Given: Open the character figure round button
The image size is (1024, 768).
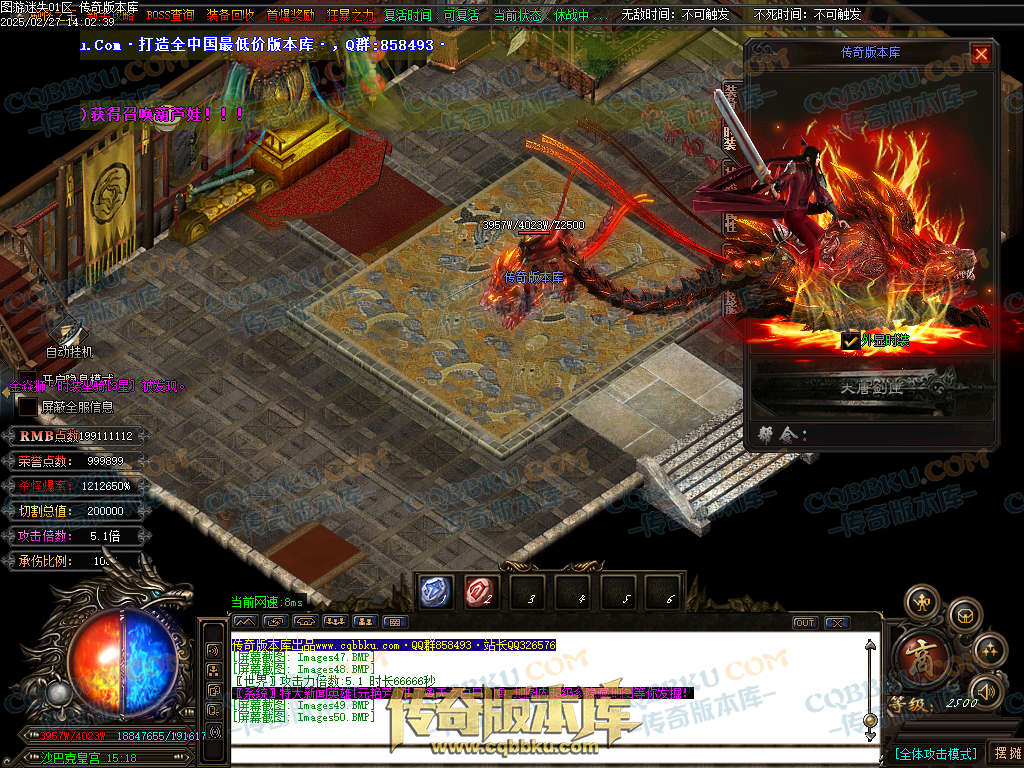Looking at the screenshot, I should (x=921, y=603).
